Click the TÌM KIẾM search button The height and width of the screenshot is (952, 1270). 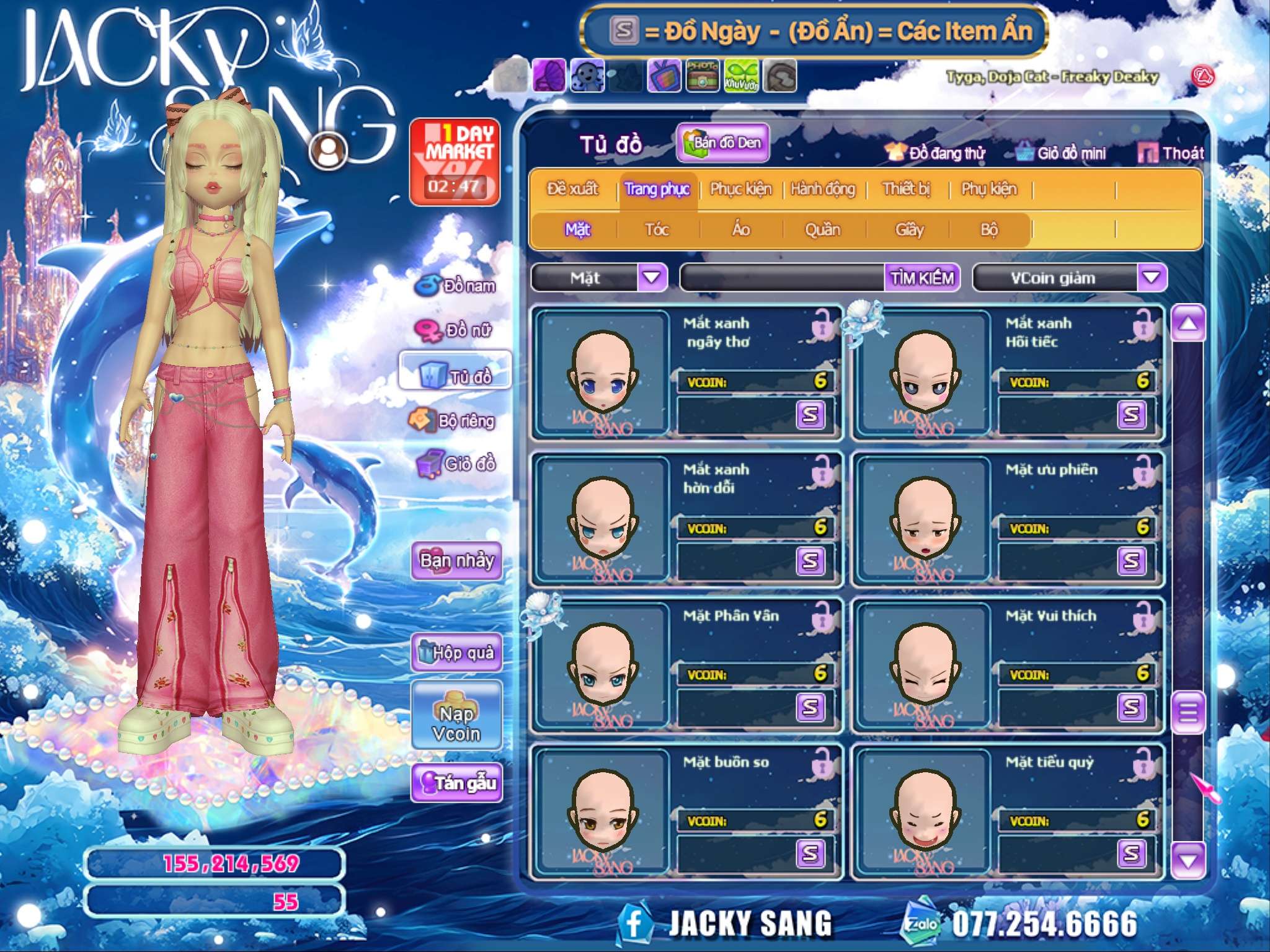coord(922,278)
